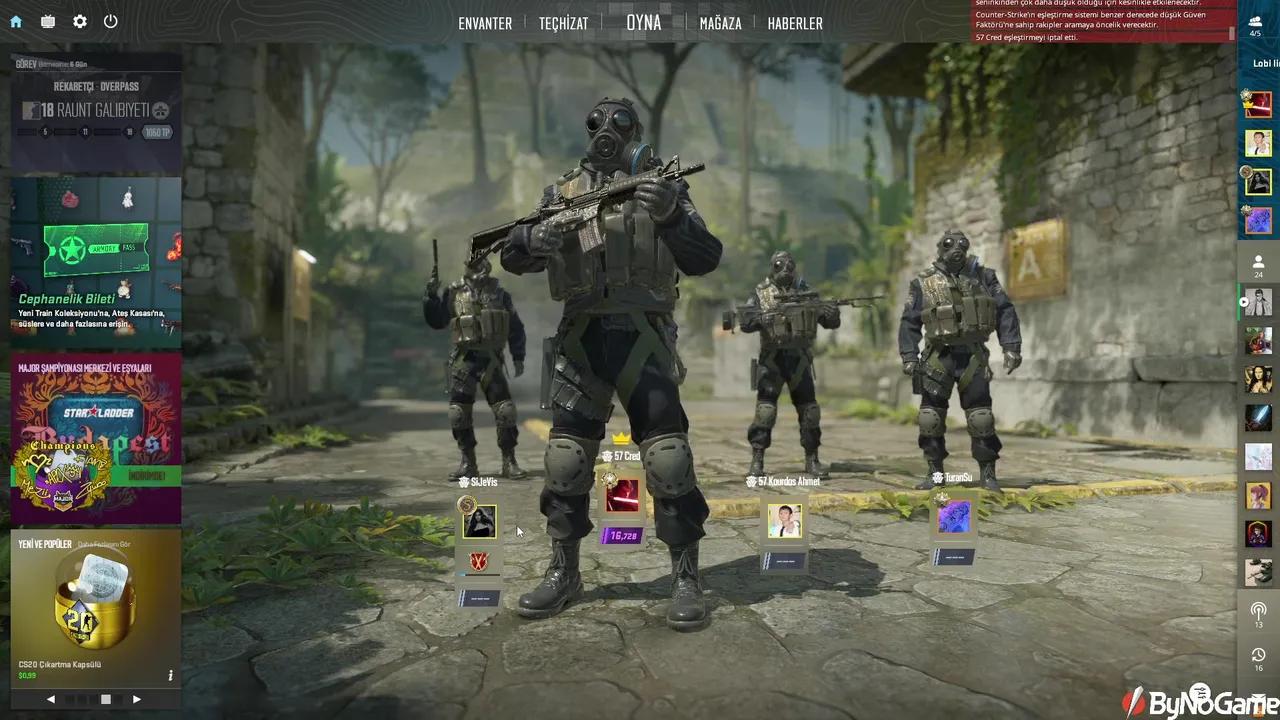Open game settings via the gear icon
The width and height of the screenshot is (1280, 720).
click(x=79, y=22)
